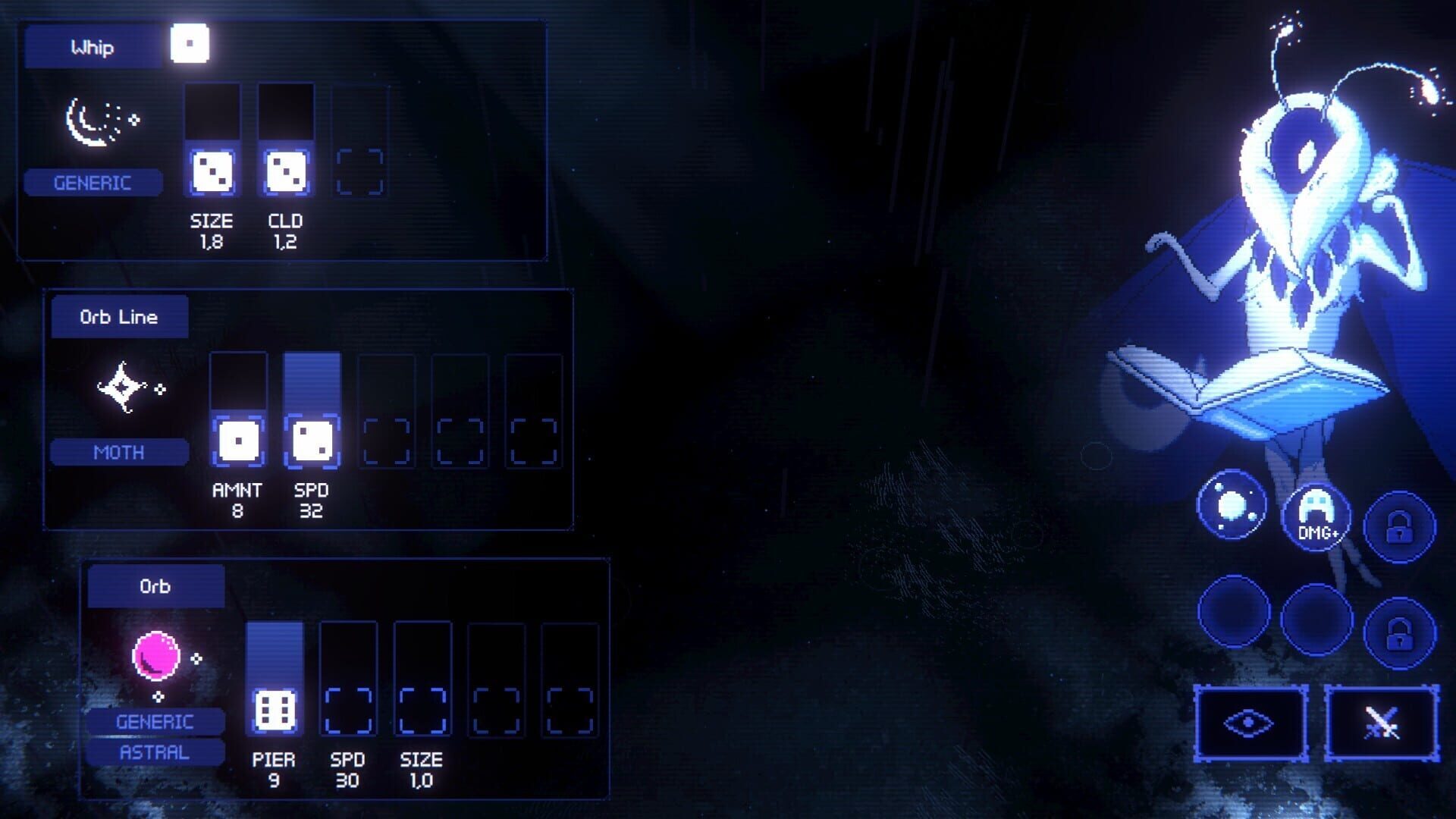
Task: Select the GENERIC tab under the Orb weapon
Action: [154, 721]
